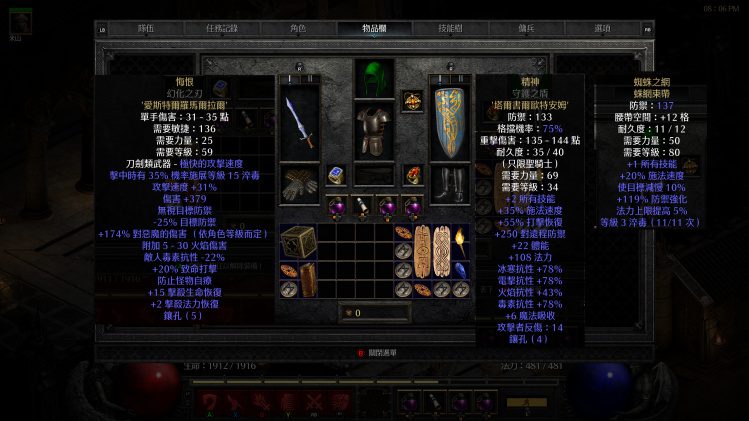Image resolution: width=749 pixels, height=421 pixels.
Task: Choose the blue gem ring
Action: coord(336,175)
